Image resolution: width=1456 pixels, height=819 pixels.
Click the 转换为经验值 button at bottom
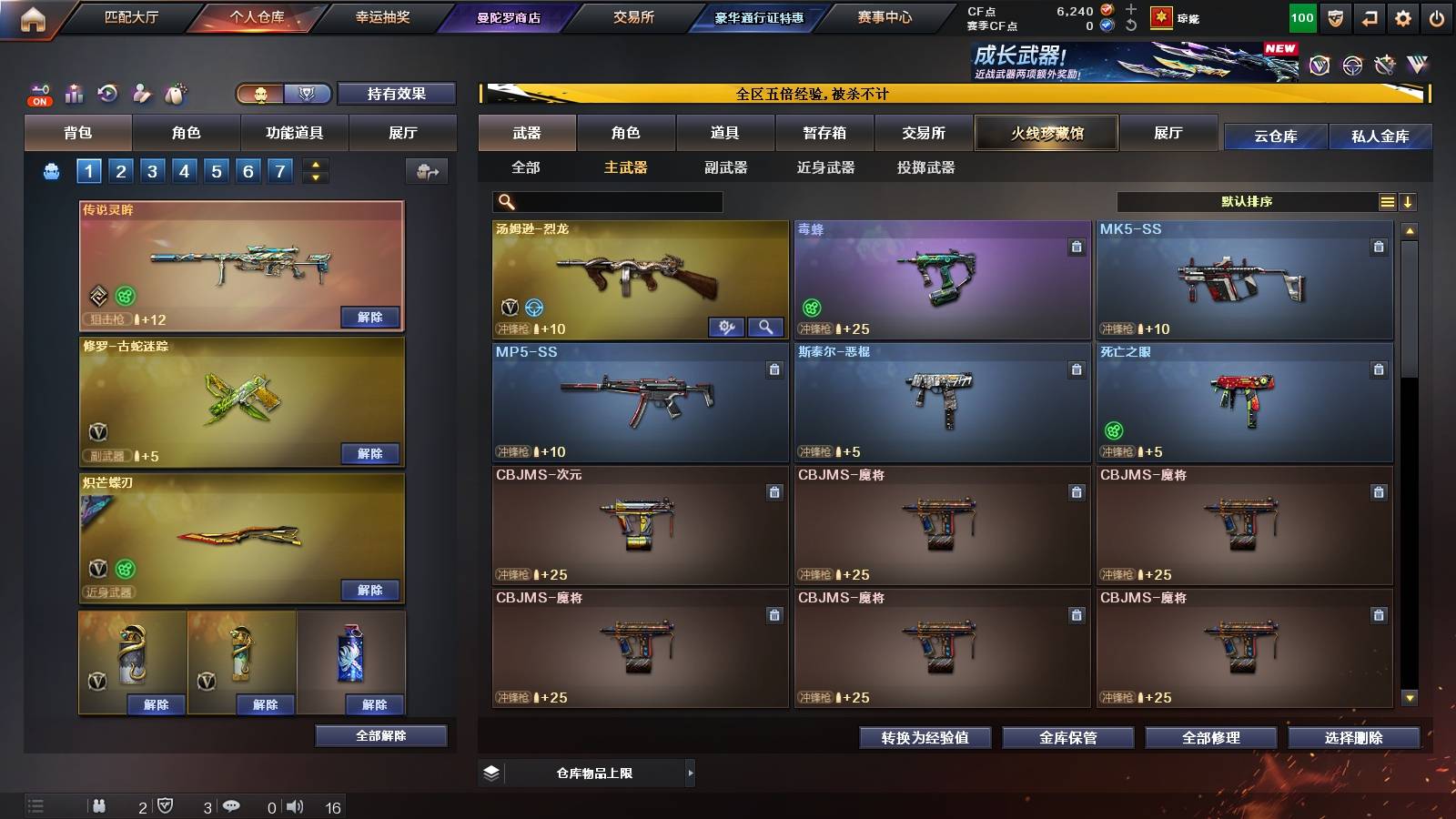click(x=925, y=738)
